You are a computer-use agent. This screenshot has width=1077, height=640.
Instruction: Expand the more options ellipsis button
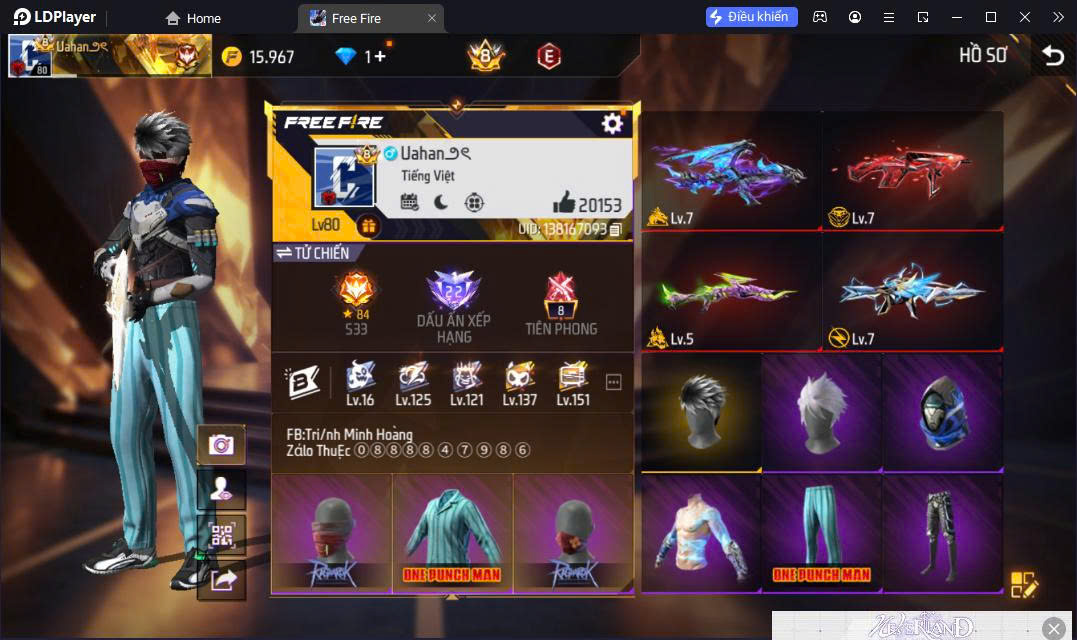tap(614, 382)
